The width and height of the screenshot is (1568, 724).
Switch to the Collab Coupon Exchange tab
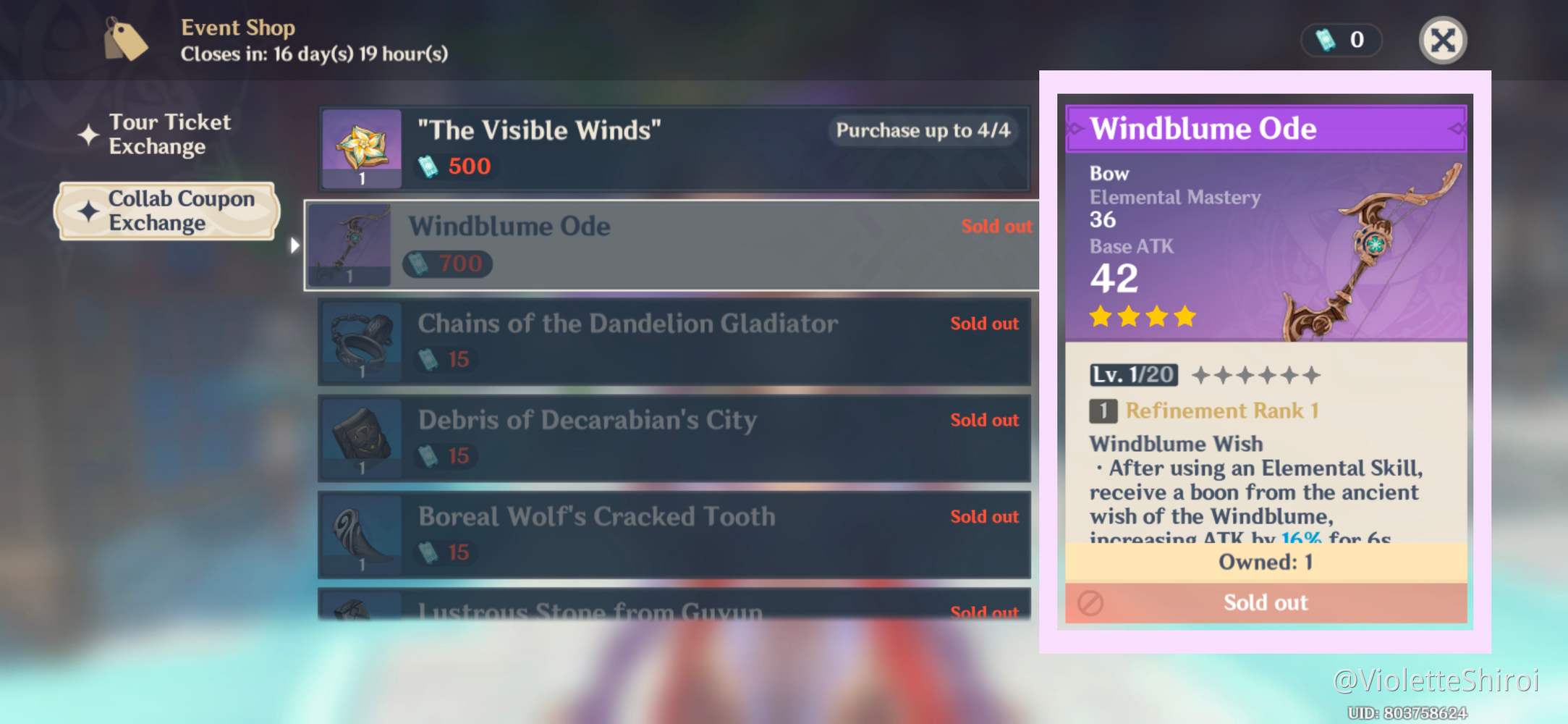click(181, 211)
